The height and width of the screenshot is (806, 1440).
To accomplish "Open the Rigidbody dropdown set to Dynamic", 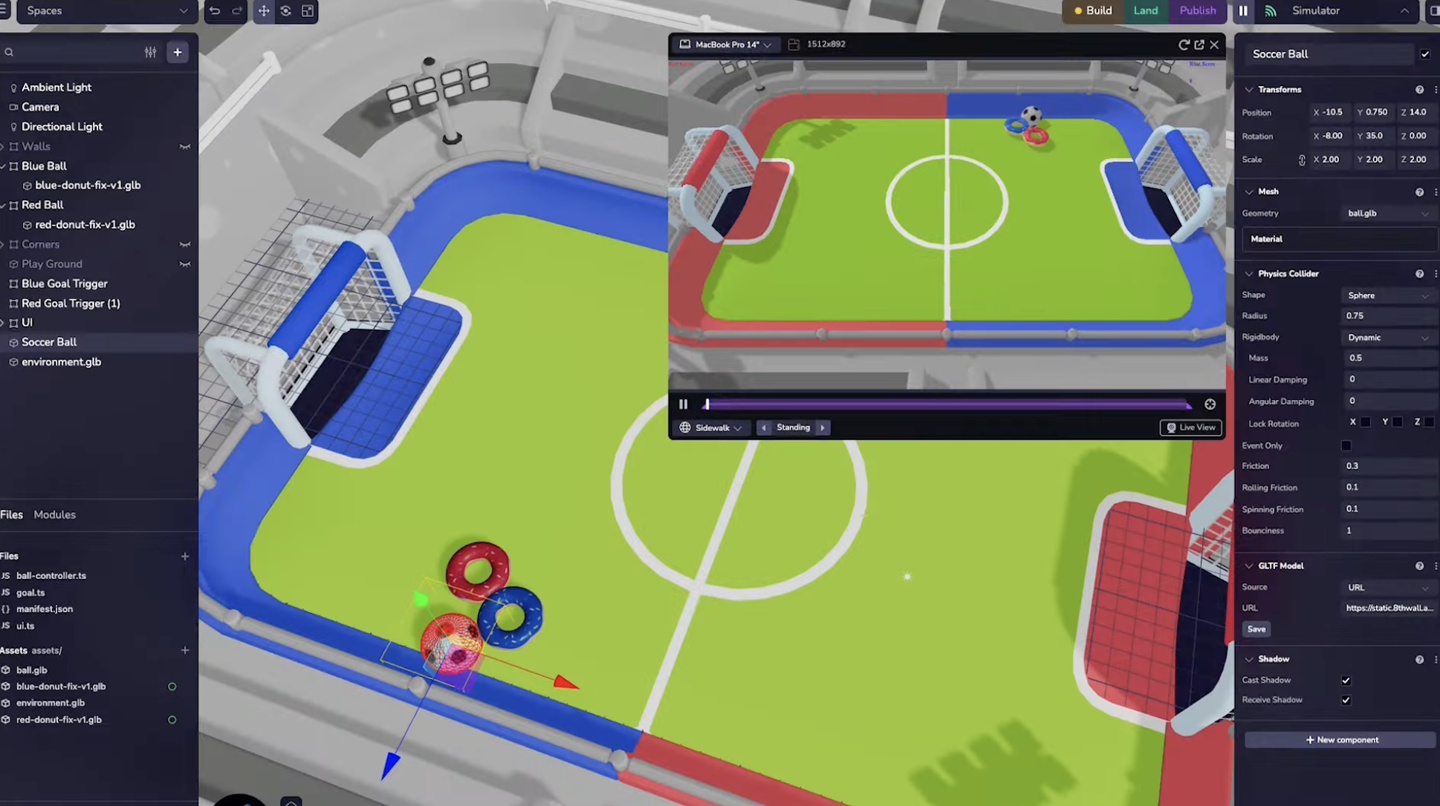I will click(1388, 337).
